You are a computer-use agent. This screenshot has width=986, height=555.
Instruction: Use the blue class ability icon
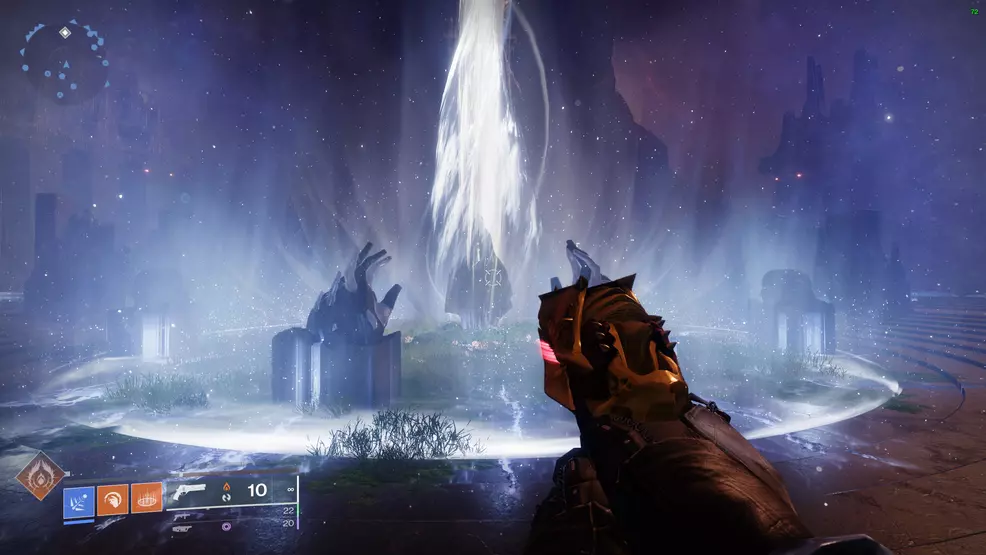tap(79, 500)
